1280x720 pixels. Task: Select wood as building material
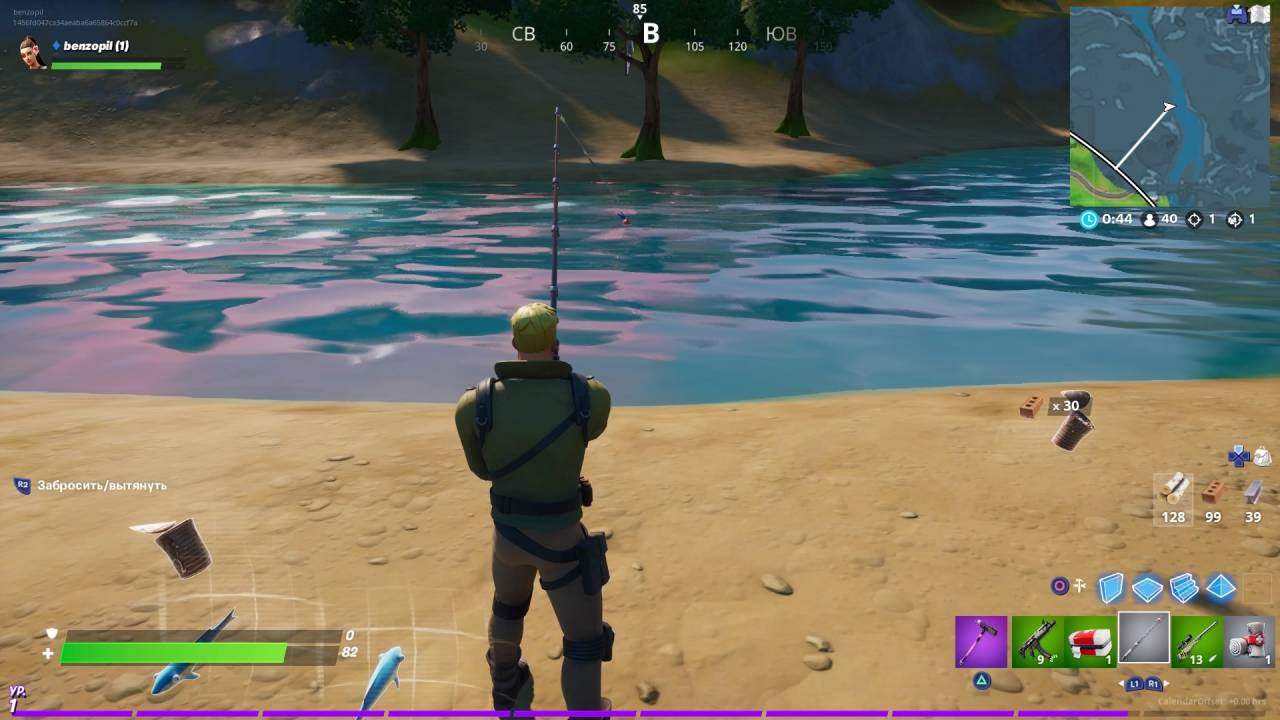click(1174, 490)
